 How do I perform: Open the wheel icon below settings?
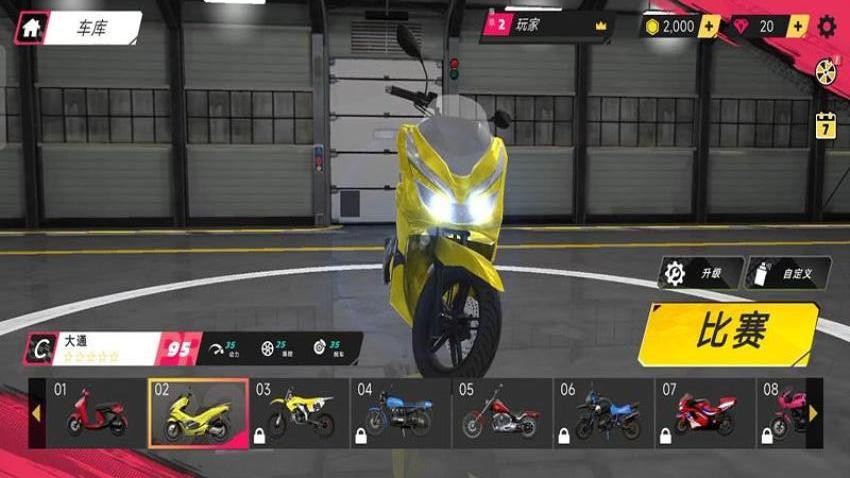[826, 72]
